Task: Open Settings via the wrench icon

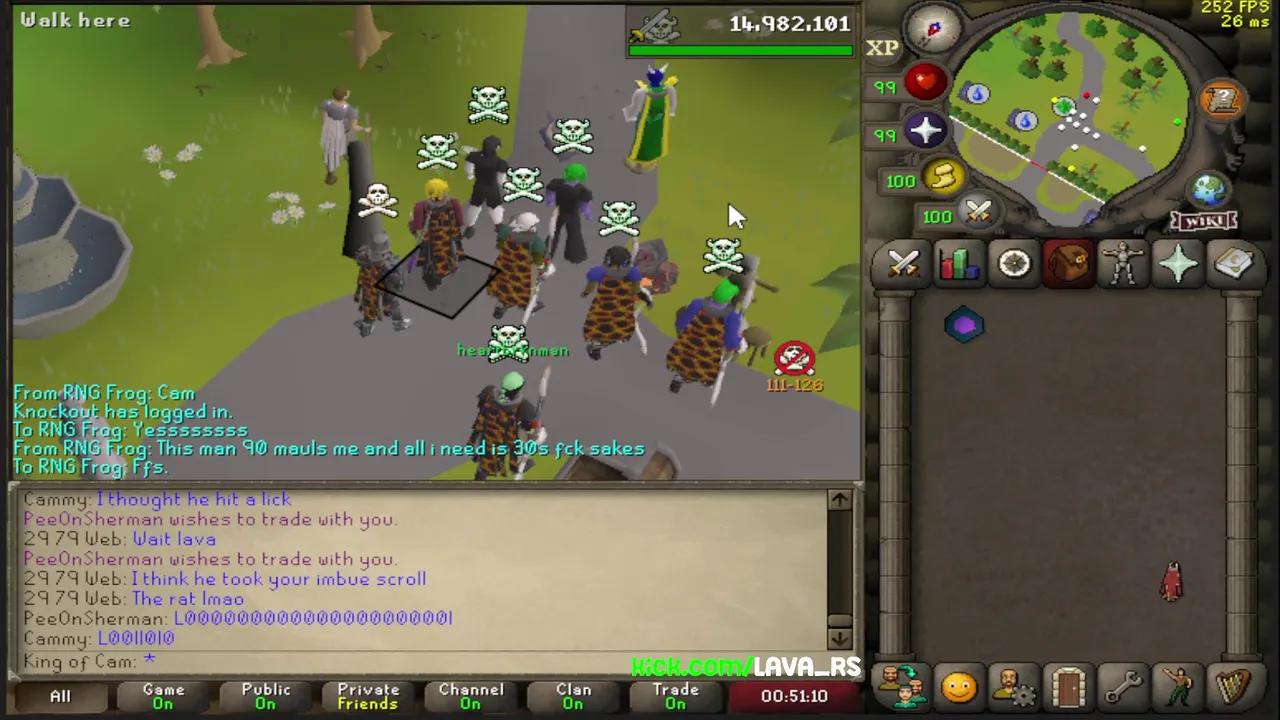Action: (1122, 686)
